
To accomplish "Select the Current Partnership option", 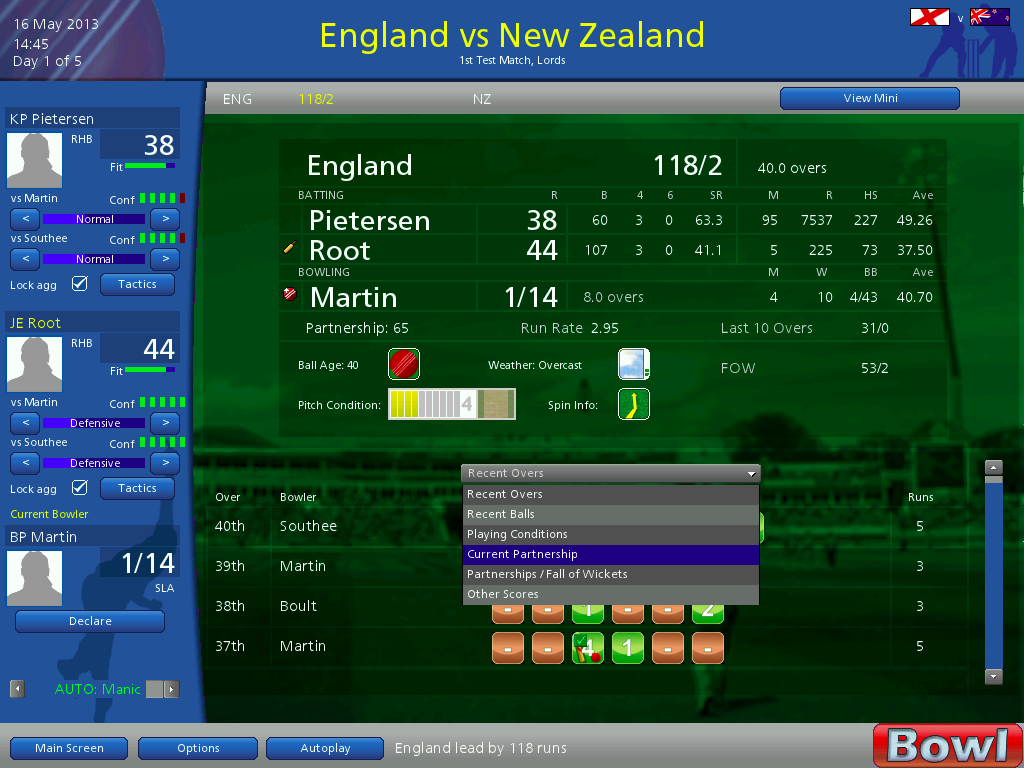I will pos(610,554).
